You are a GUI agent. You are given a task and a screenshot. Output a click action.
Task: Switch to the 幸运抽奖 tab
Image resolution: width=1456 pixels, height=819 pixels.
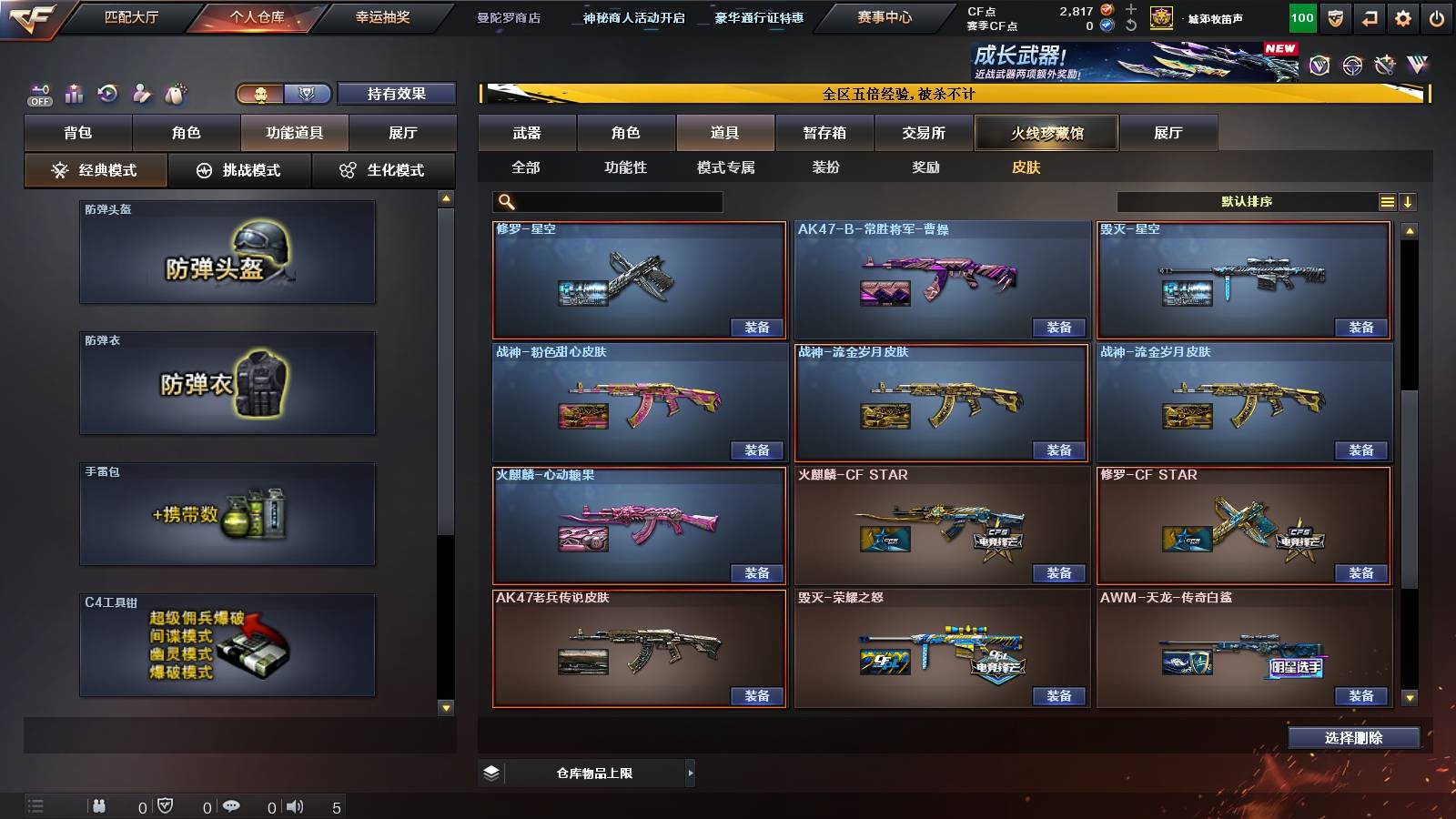tap(379, 16)
